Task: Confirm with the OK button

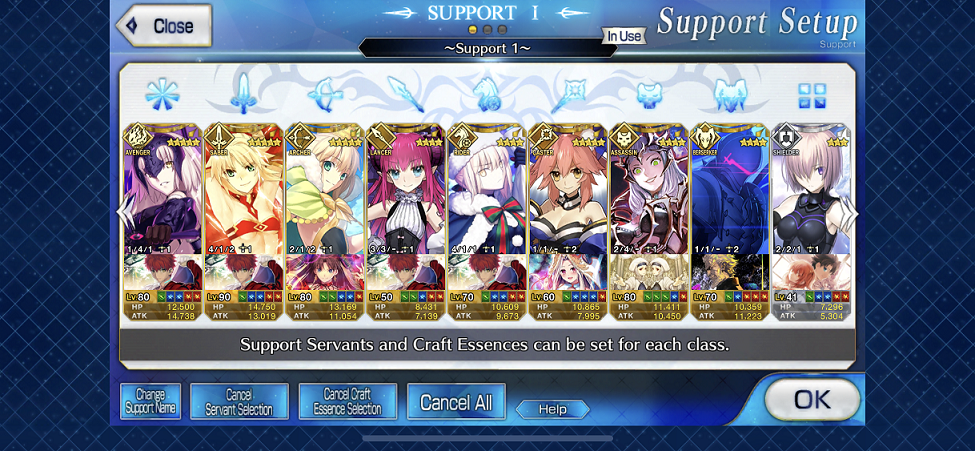Action: [x=811, y=400]
